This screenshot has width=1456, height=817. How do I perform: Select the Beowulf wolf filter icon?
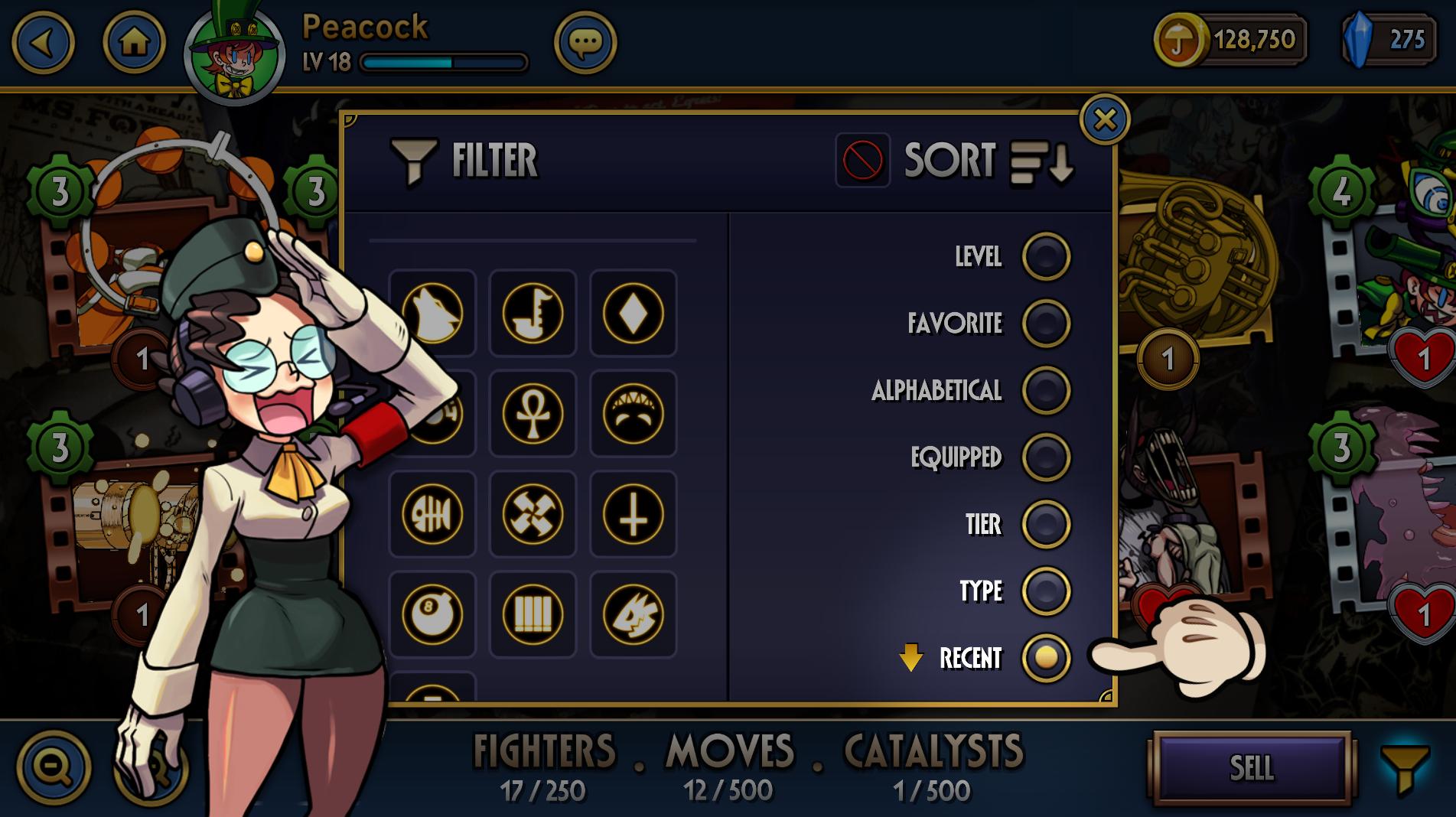pos(432,314)
